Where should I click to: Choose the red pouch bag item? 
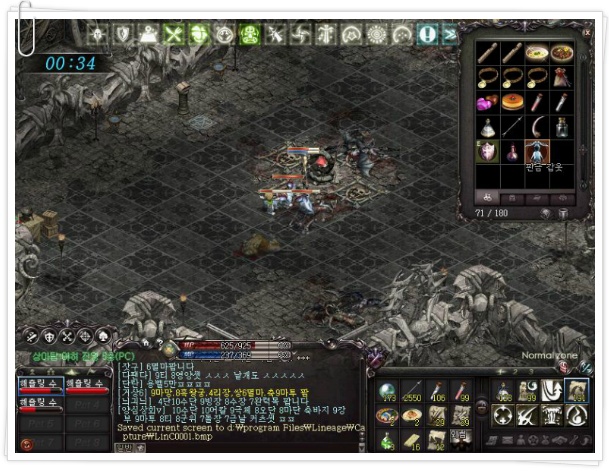pos(563,77)
